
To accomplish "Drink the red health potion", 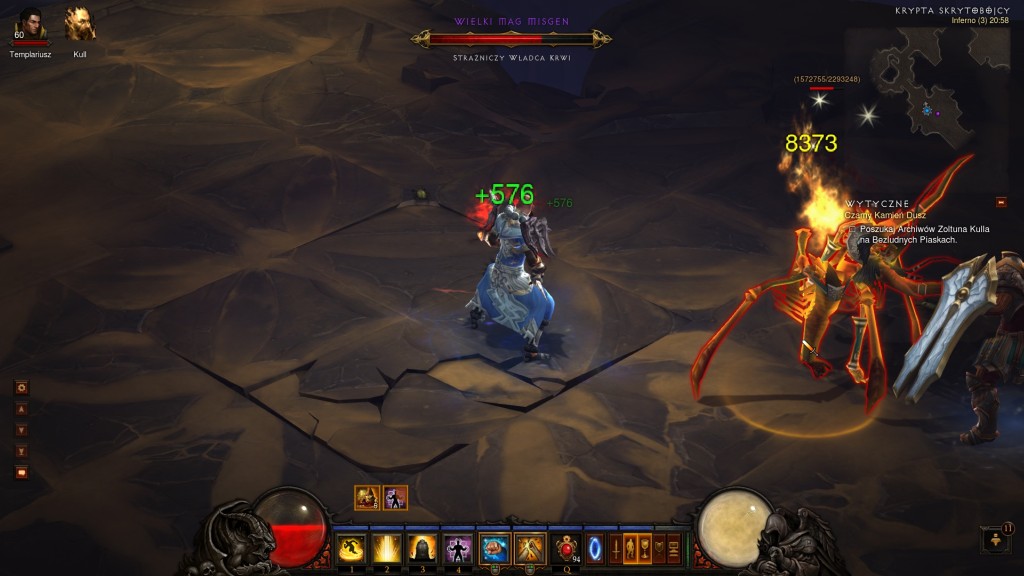I will click(x=568, y=548).
